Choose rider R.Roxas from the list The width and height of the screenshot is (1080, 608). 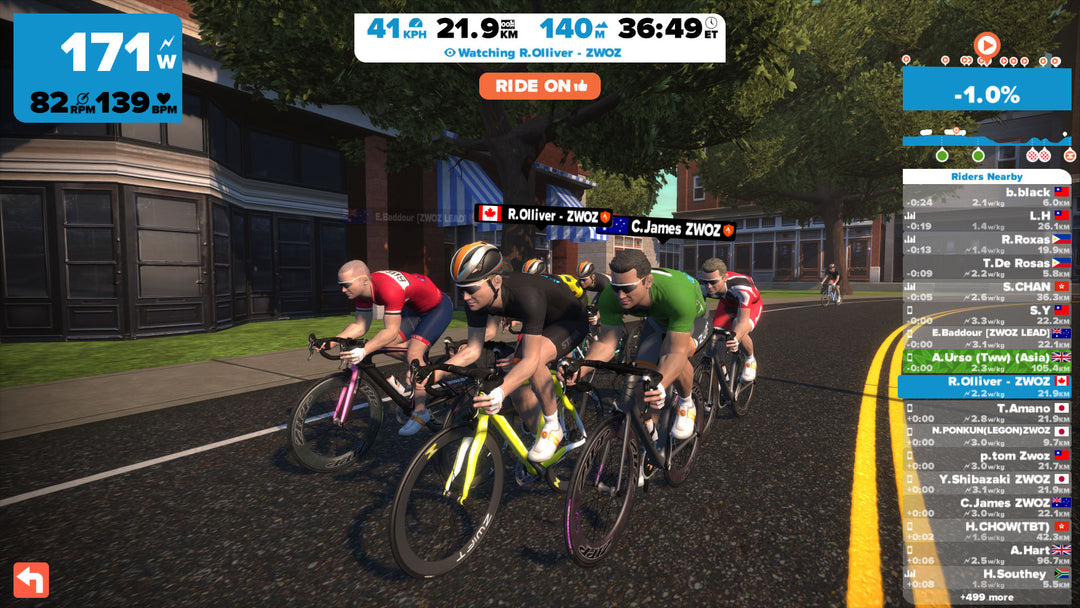[987, 244]
